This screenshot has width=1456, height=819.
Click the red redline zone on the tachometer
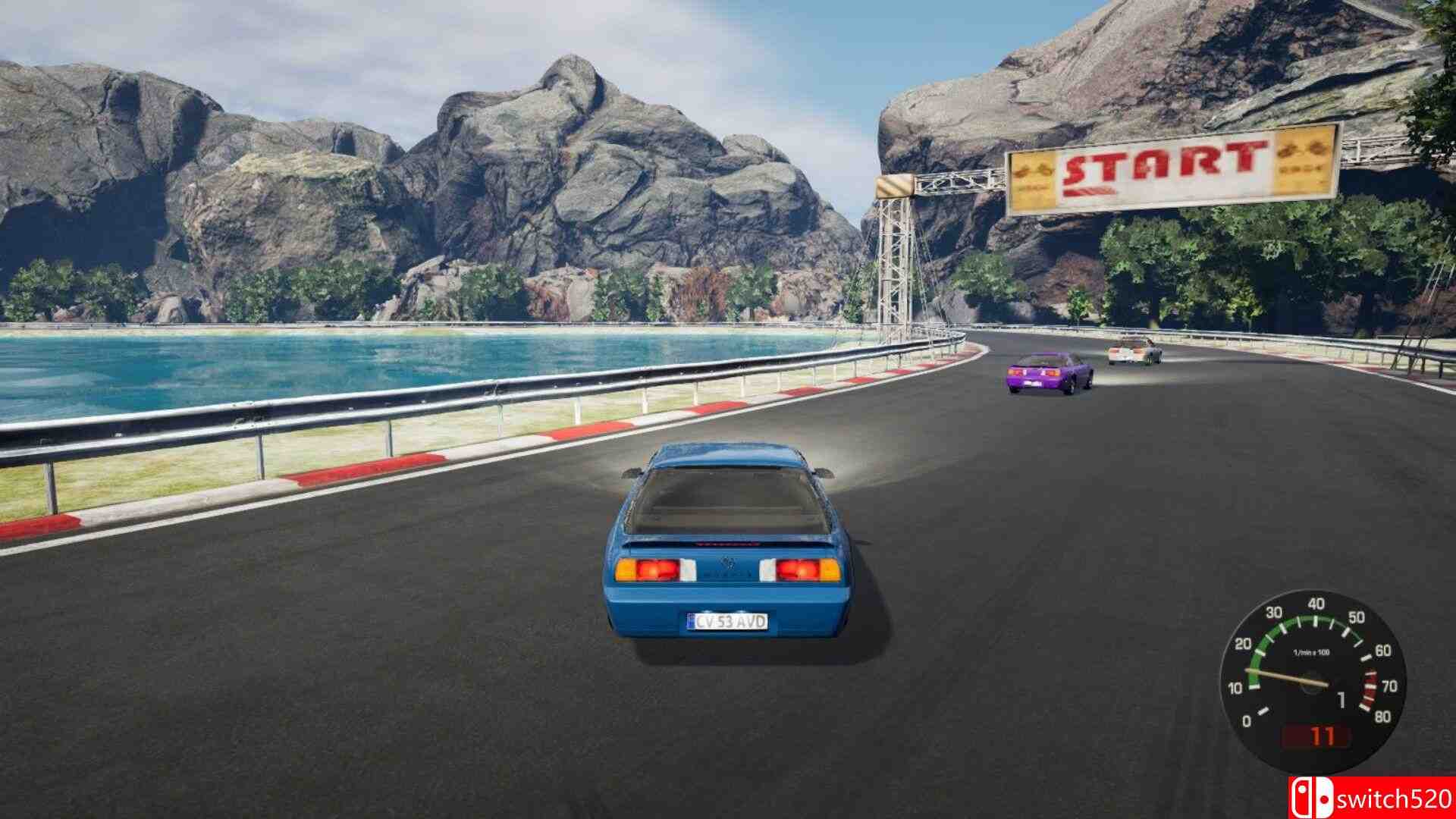coord(1370,687)
